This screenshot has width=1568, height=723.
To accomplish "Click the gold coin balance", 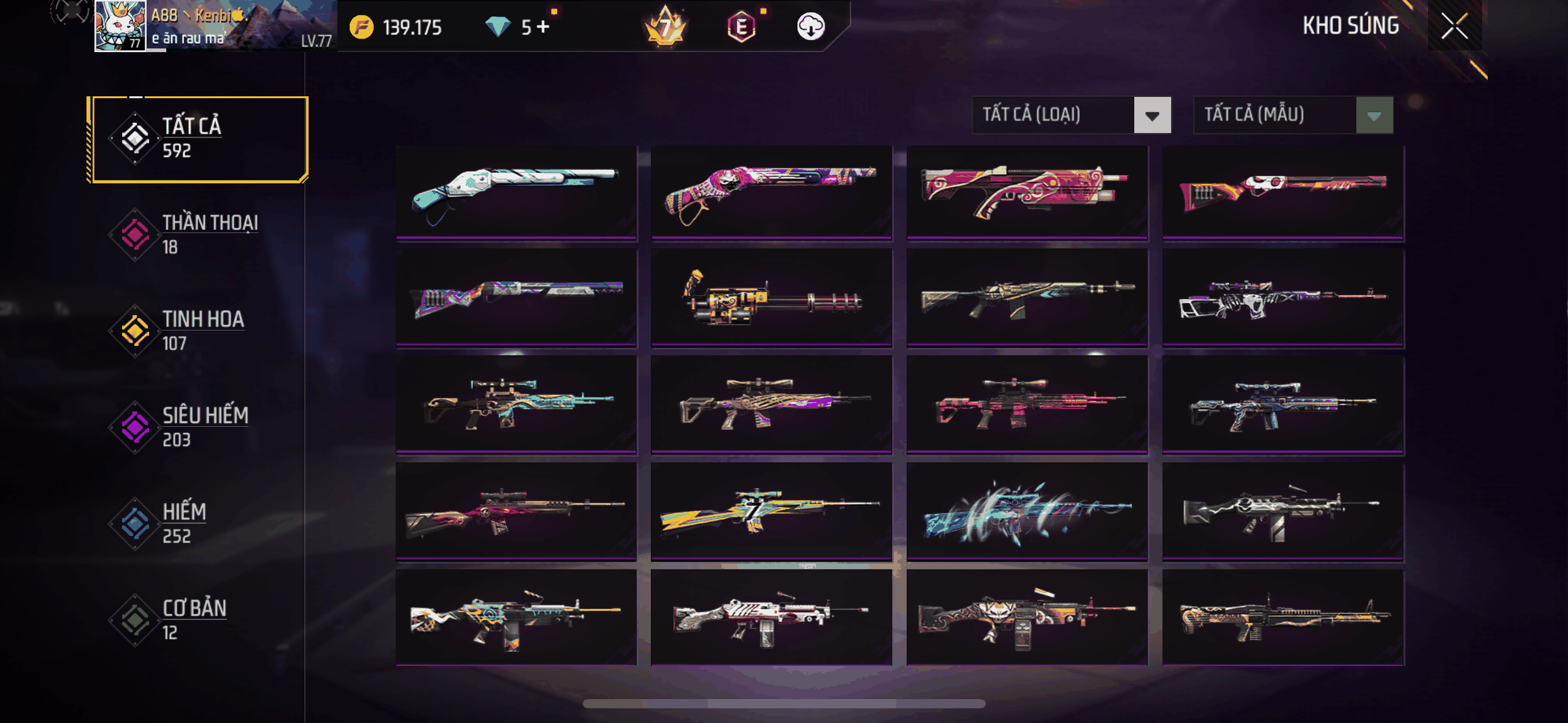I will 396,27.
